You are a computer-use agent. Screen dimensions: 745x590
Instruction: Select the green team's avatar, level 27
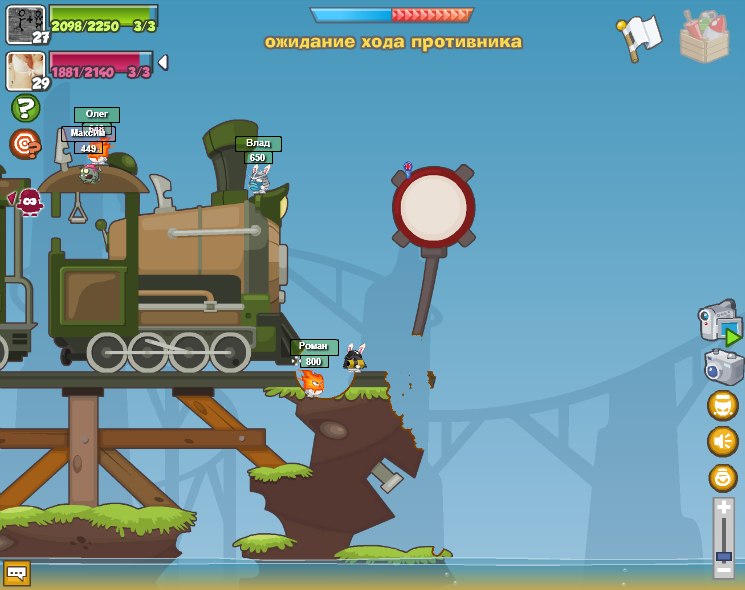(25, 24)
